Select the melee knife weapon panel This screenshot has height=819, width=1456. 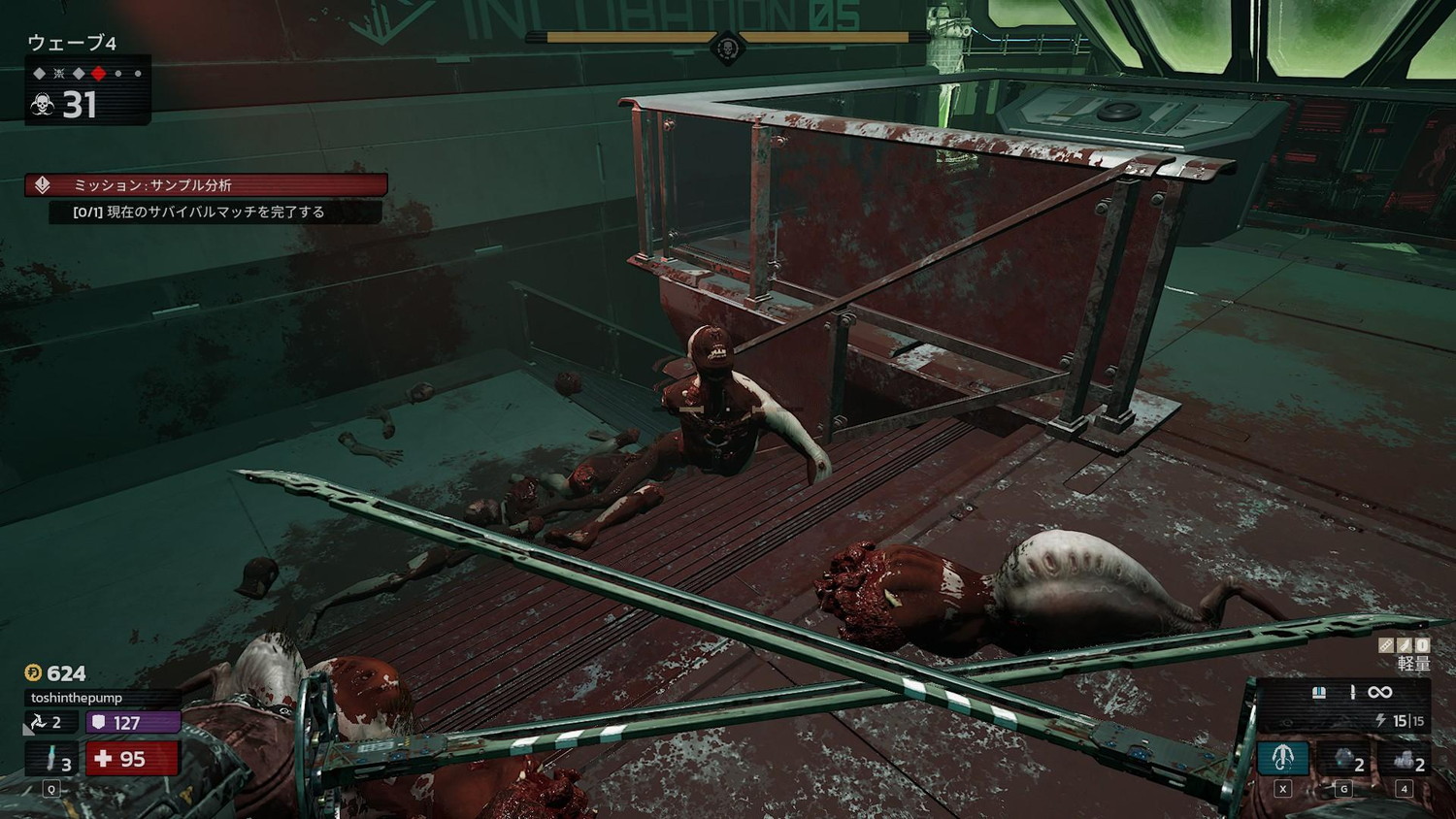(1344, 693)
